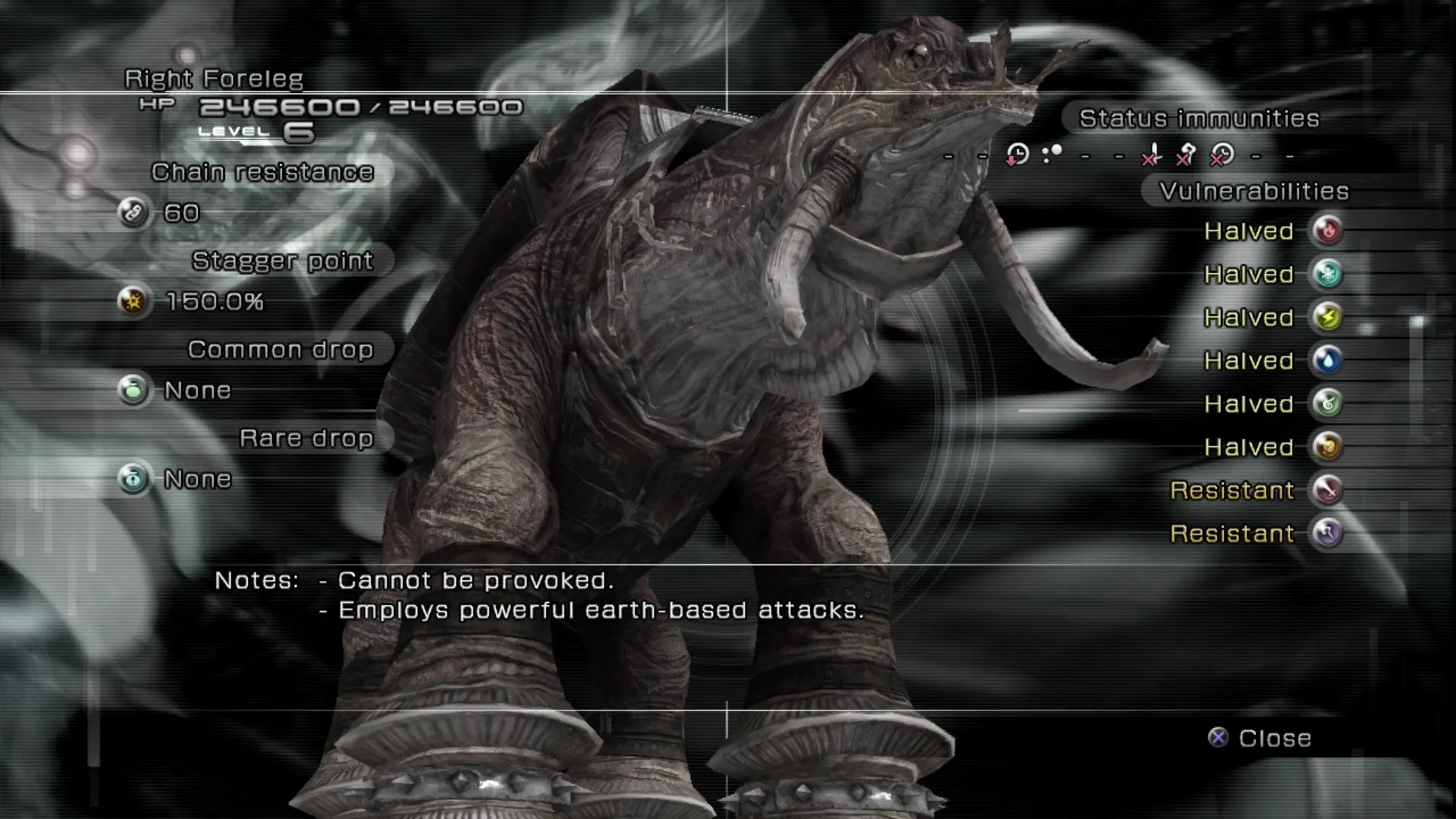Choose the water droplet element icon
Image resolution: width=1456 pixels, height=819 pixels.
pos(1327,360)
